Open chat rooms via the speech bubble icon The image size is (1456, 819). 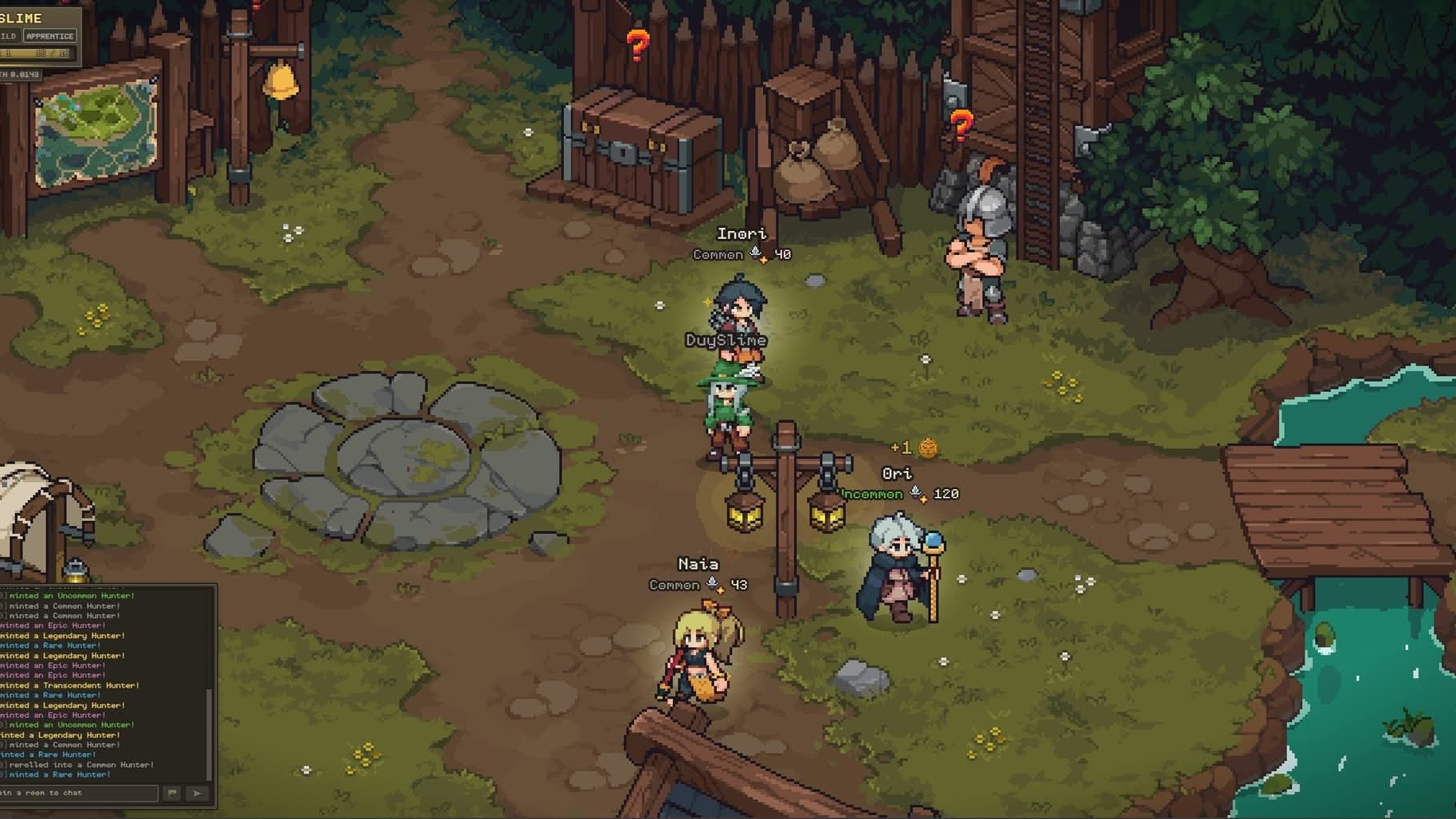(x=172, y=793)
